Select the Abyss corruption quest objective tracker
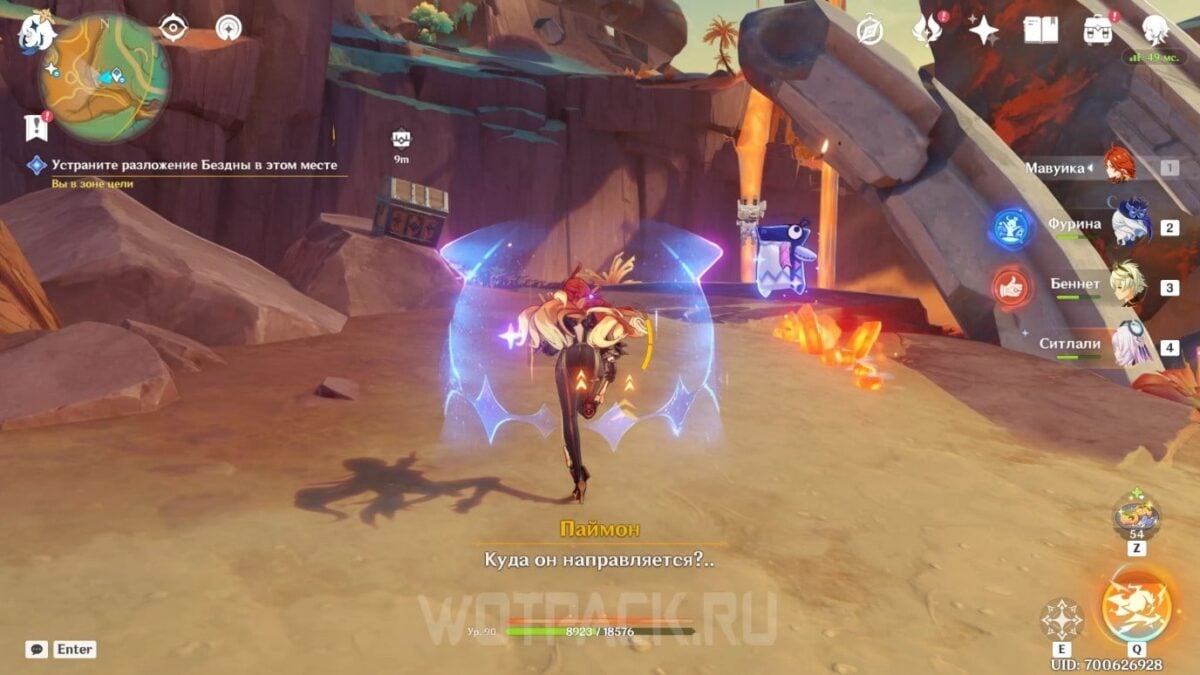This screenshot has width=1200, height=675. click(x=195, y=166)
